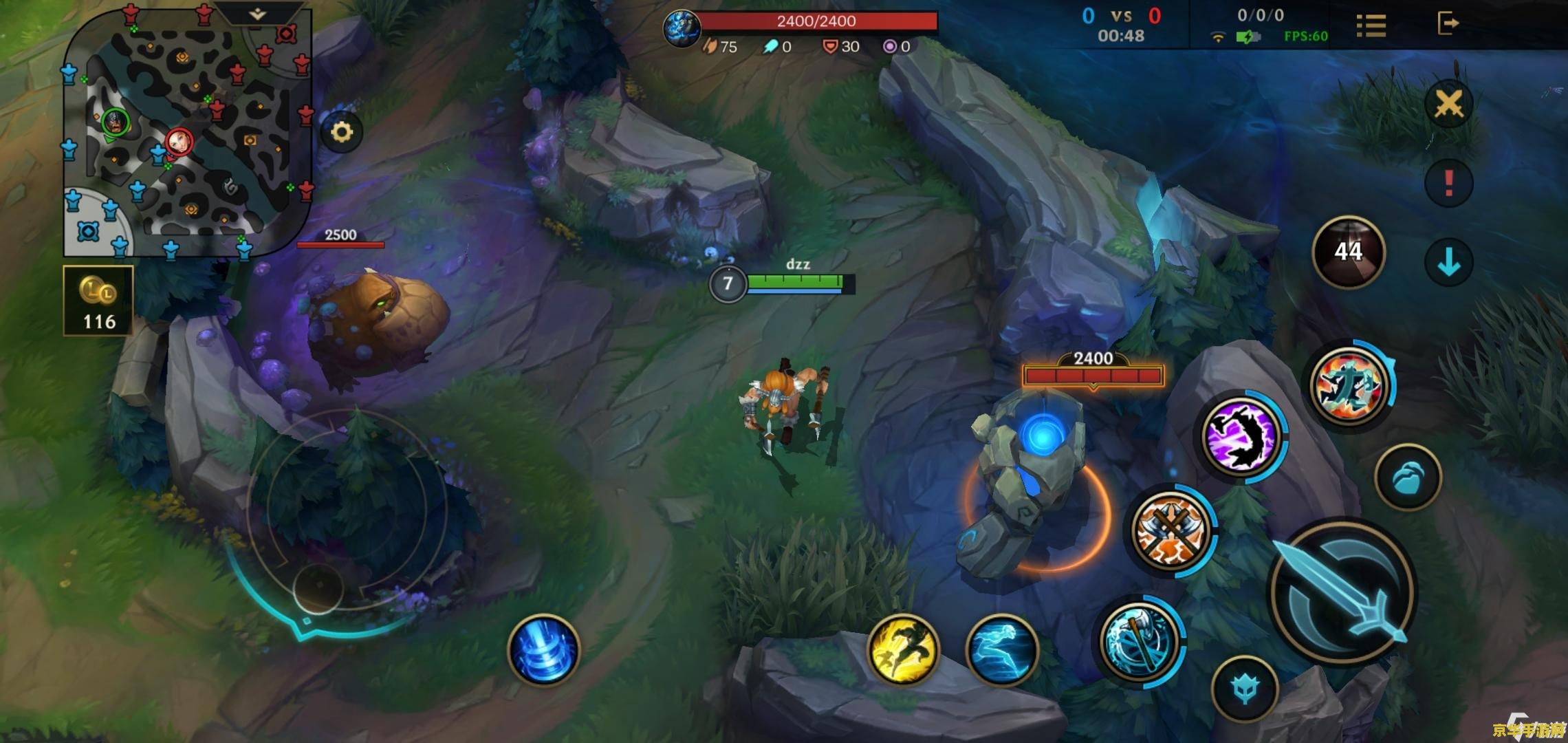Tap the crossed swords ping button
This screenshot has width=1568, height=743.
click(1448, 105)
